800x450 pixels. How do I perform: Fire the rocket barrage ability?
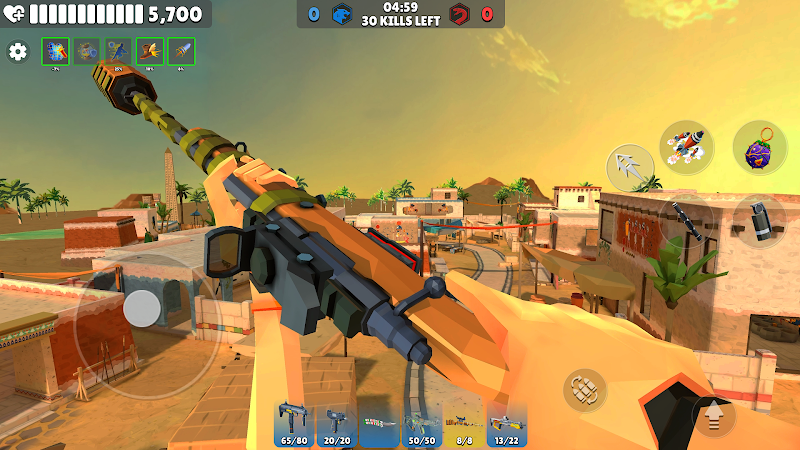686,148
